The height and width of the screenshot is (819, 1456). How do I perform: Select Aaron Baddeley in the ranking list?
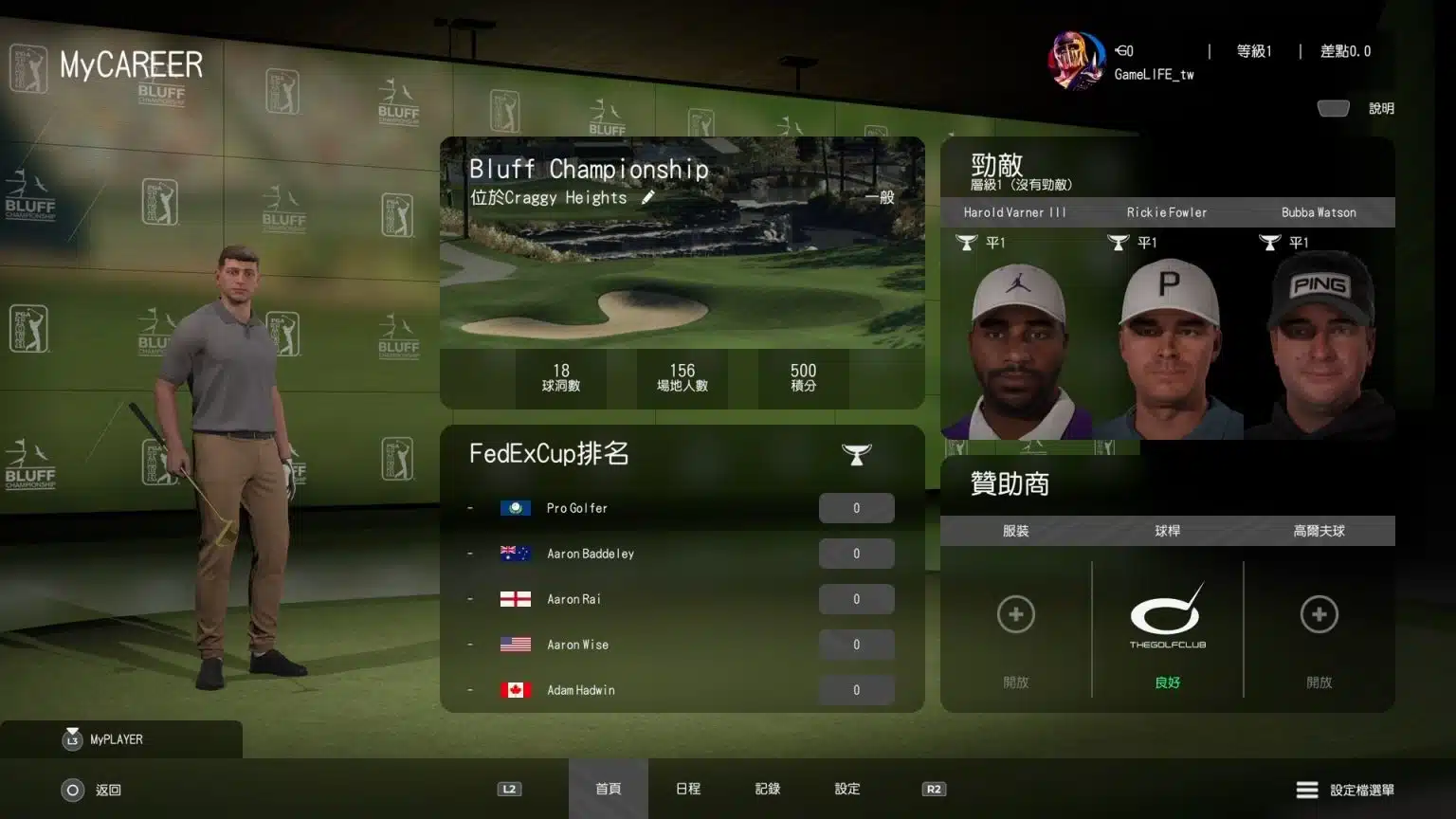(x=682, y=554)
